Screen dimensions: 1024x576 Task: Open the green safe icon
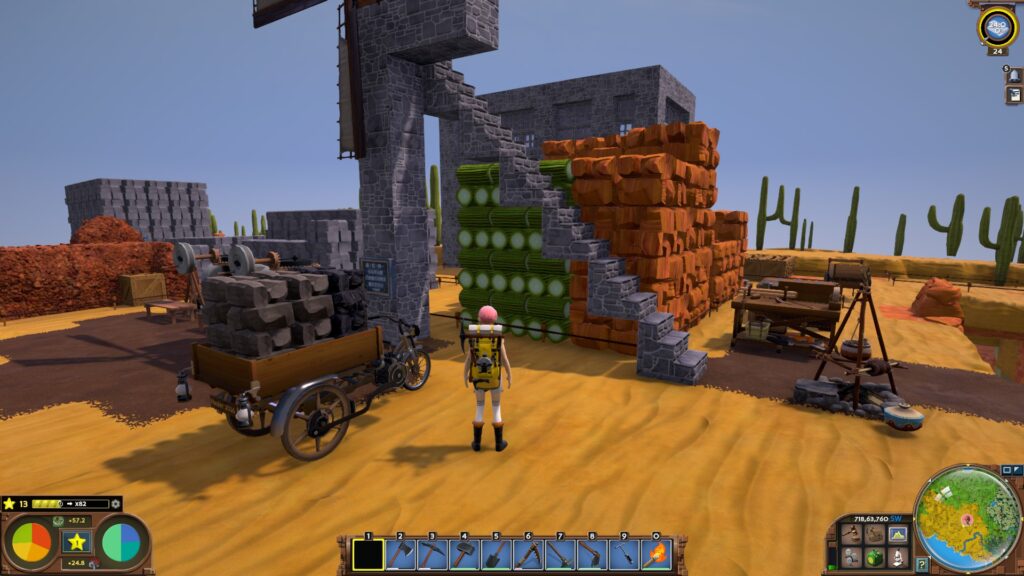click(x=874, y=557)
